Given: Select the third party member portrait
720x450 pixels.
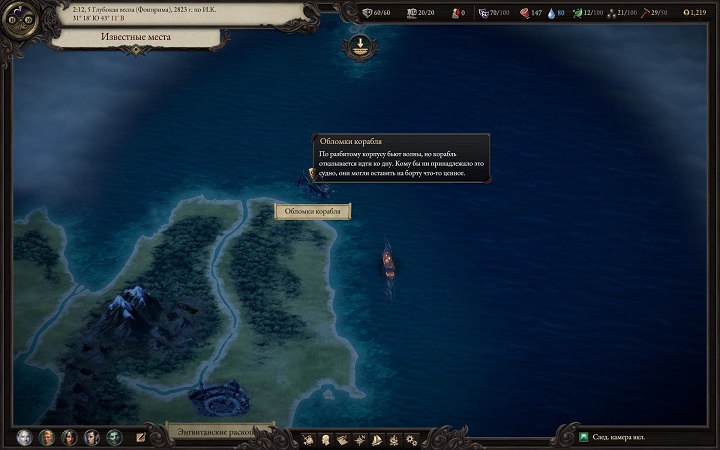Looking at the screenshot, I should pos(69,437).
